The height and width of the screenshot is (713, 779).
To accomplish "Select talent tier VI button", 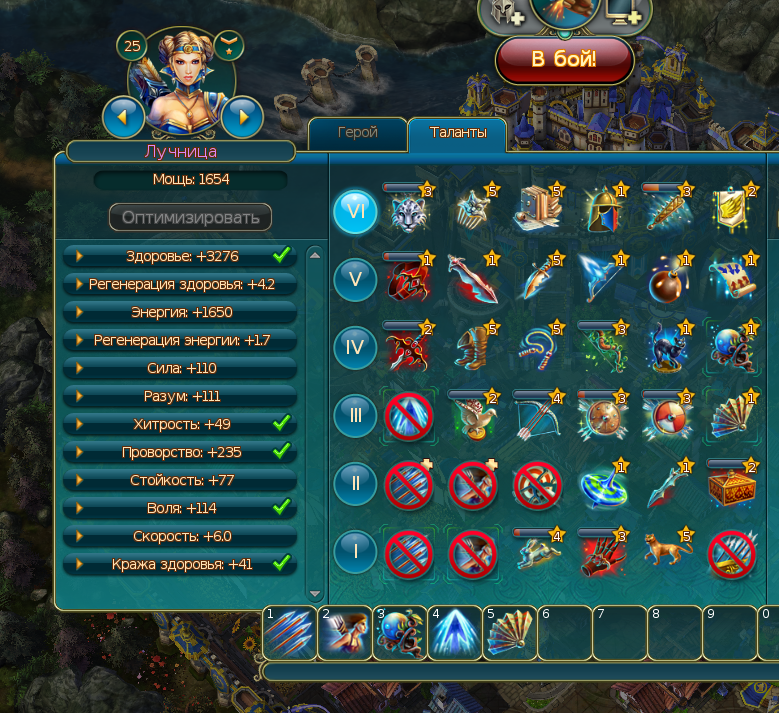I will tap(355, 212).
